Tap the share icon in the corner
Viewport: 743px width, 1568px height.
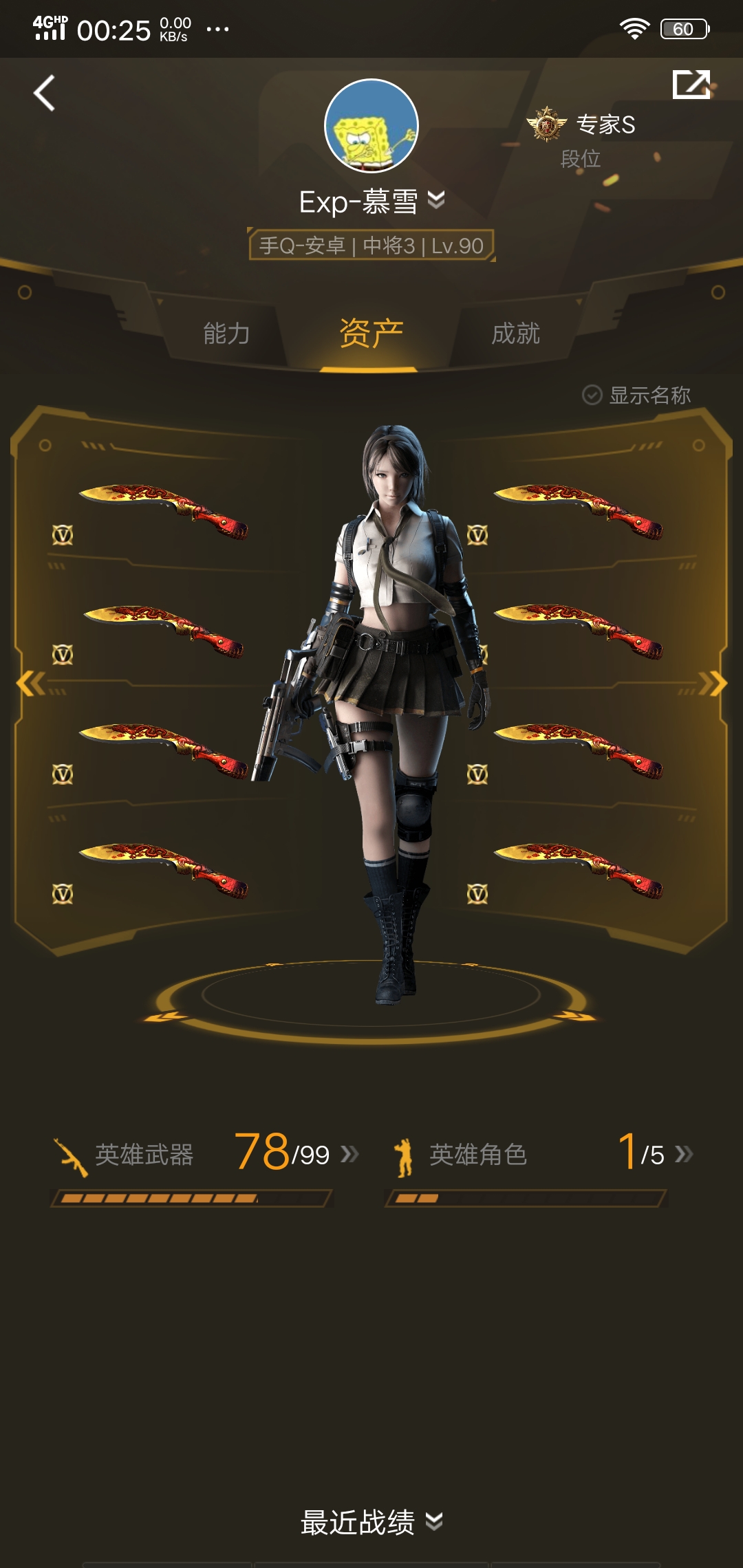coord(691,85)
